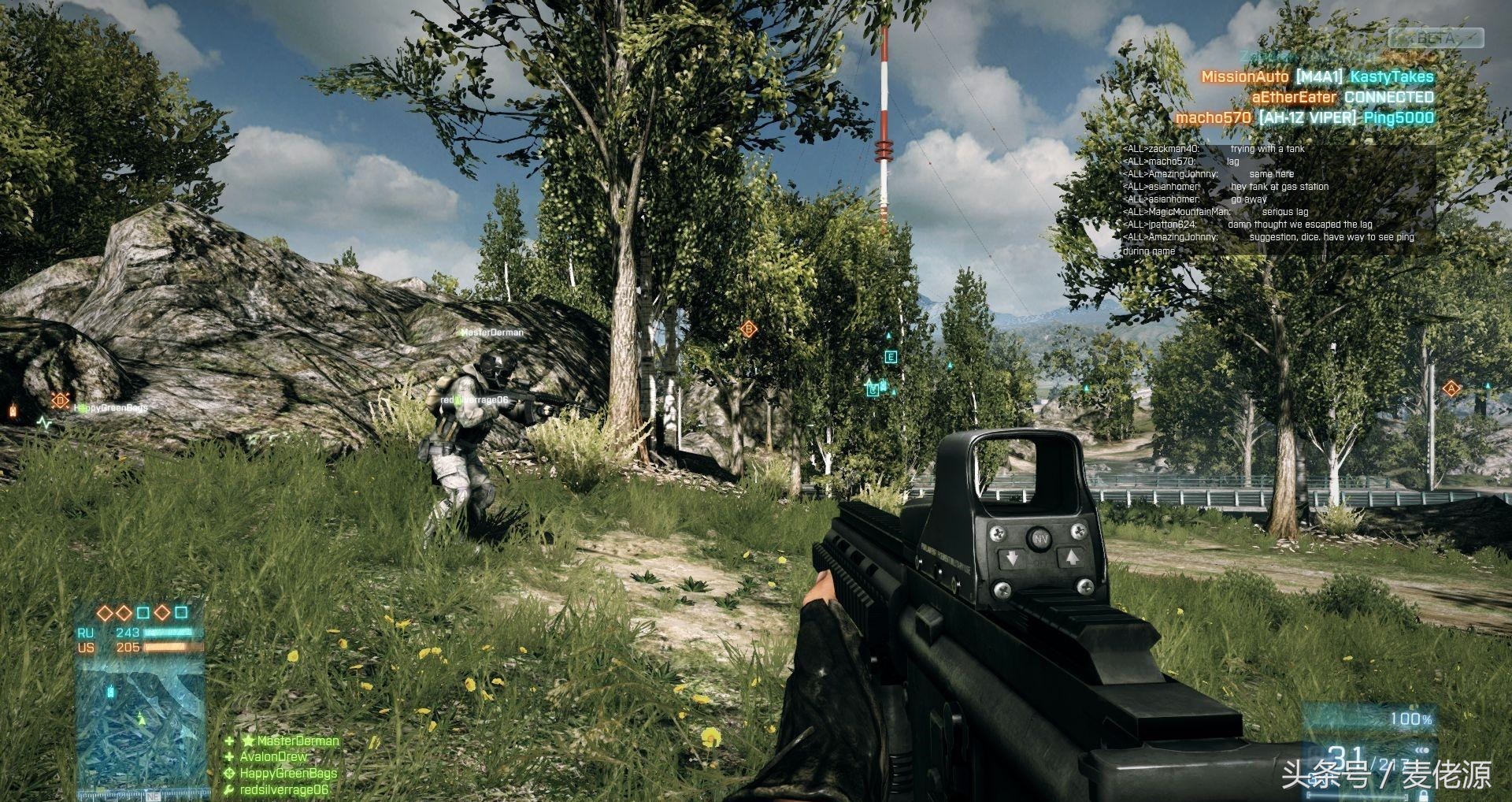Select the objective E square marker
Viewport: 1512px width, 802px height.
[x=891, y=357]
